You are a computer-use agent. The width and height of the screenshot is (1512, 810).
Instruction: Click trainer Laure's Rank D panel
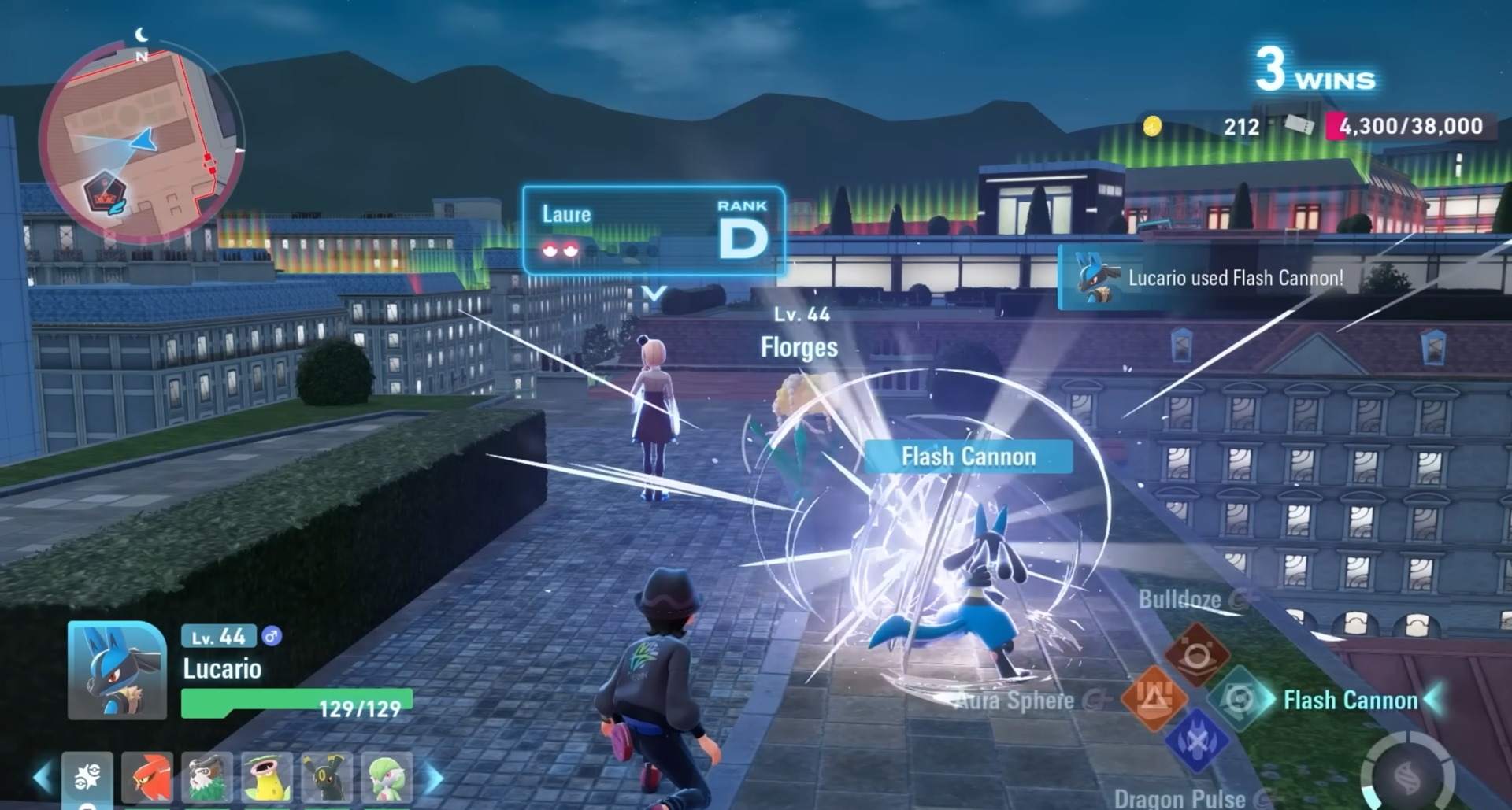[x=654, y=230]
